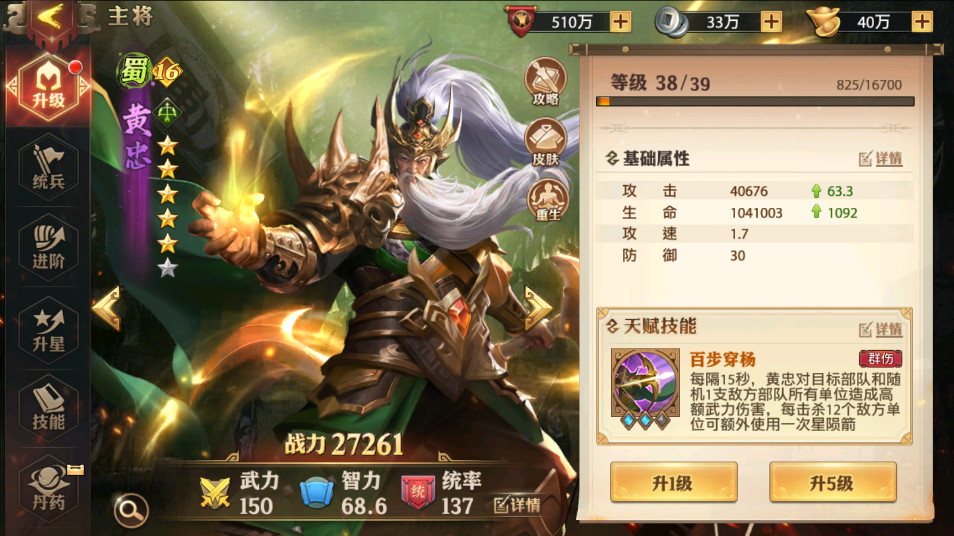Switch to the 升级 tab
Image resolution: width=954 pixels, height=536 pixels.
(48, 87)
